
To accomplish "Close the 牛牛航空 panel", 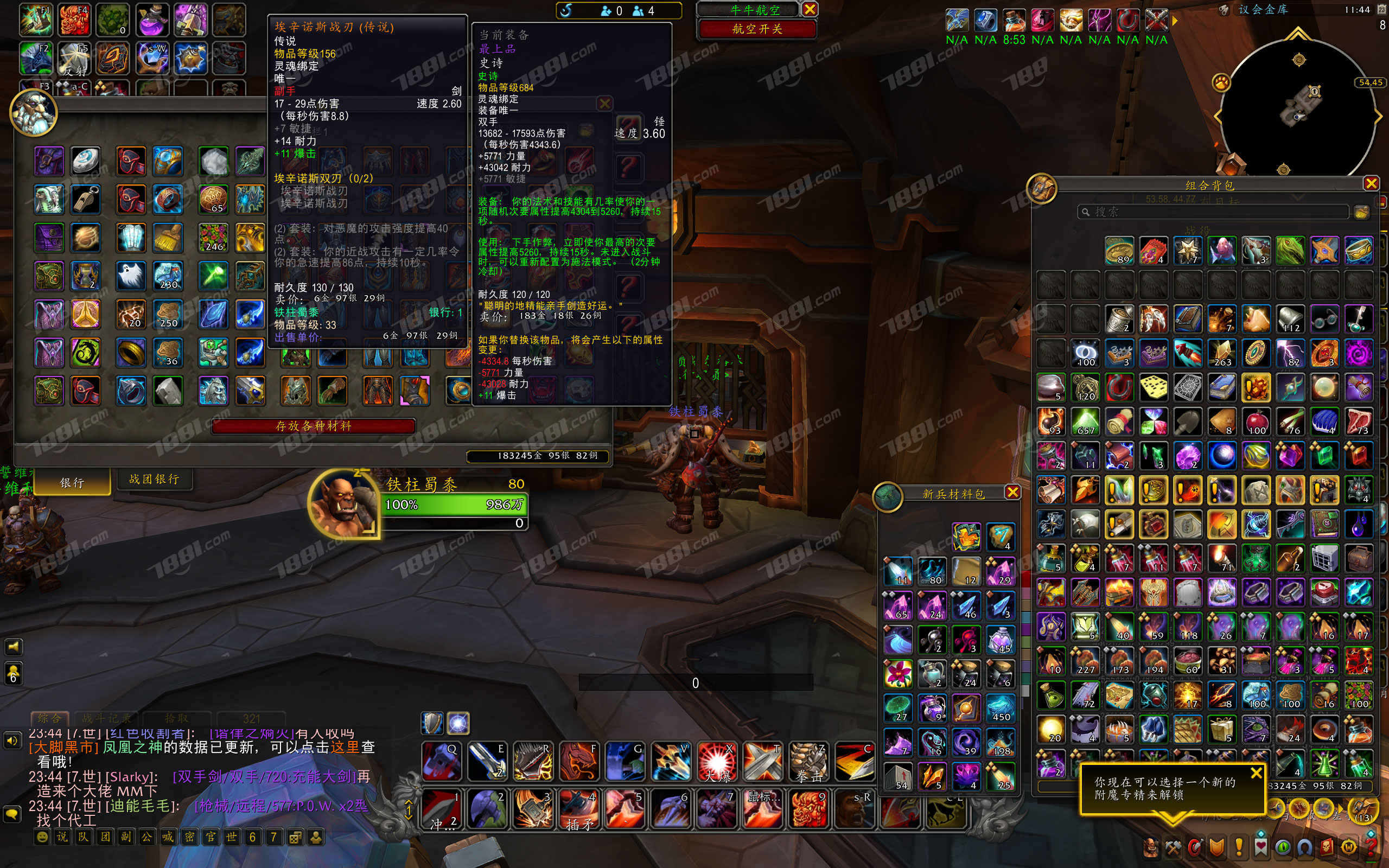I will [x=810, y=9].
